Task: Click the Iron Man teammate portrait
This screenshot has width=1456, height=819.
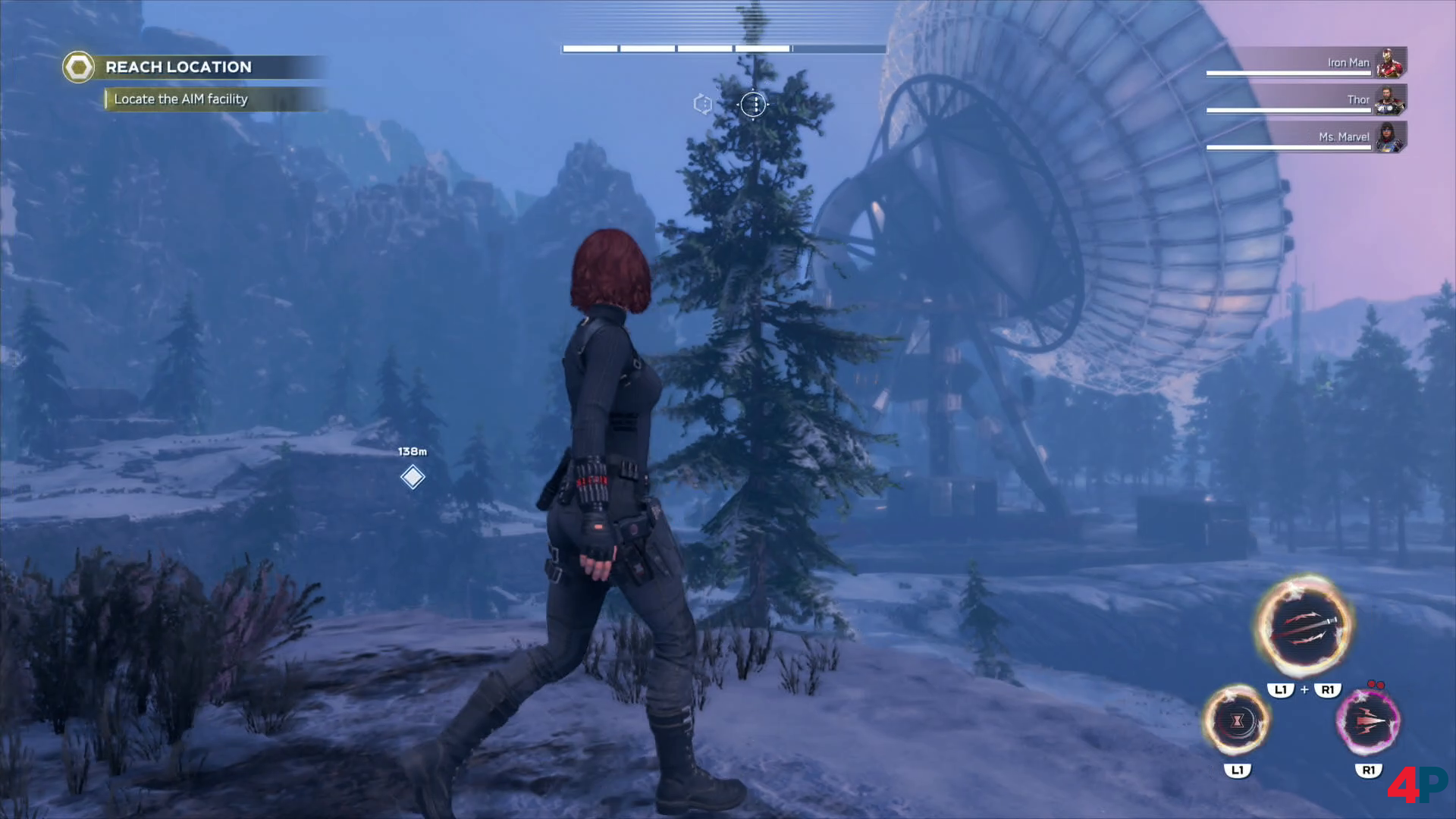Action: 1389,63
